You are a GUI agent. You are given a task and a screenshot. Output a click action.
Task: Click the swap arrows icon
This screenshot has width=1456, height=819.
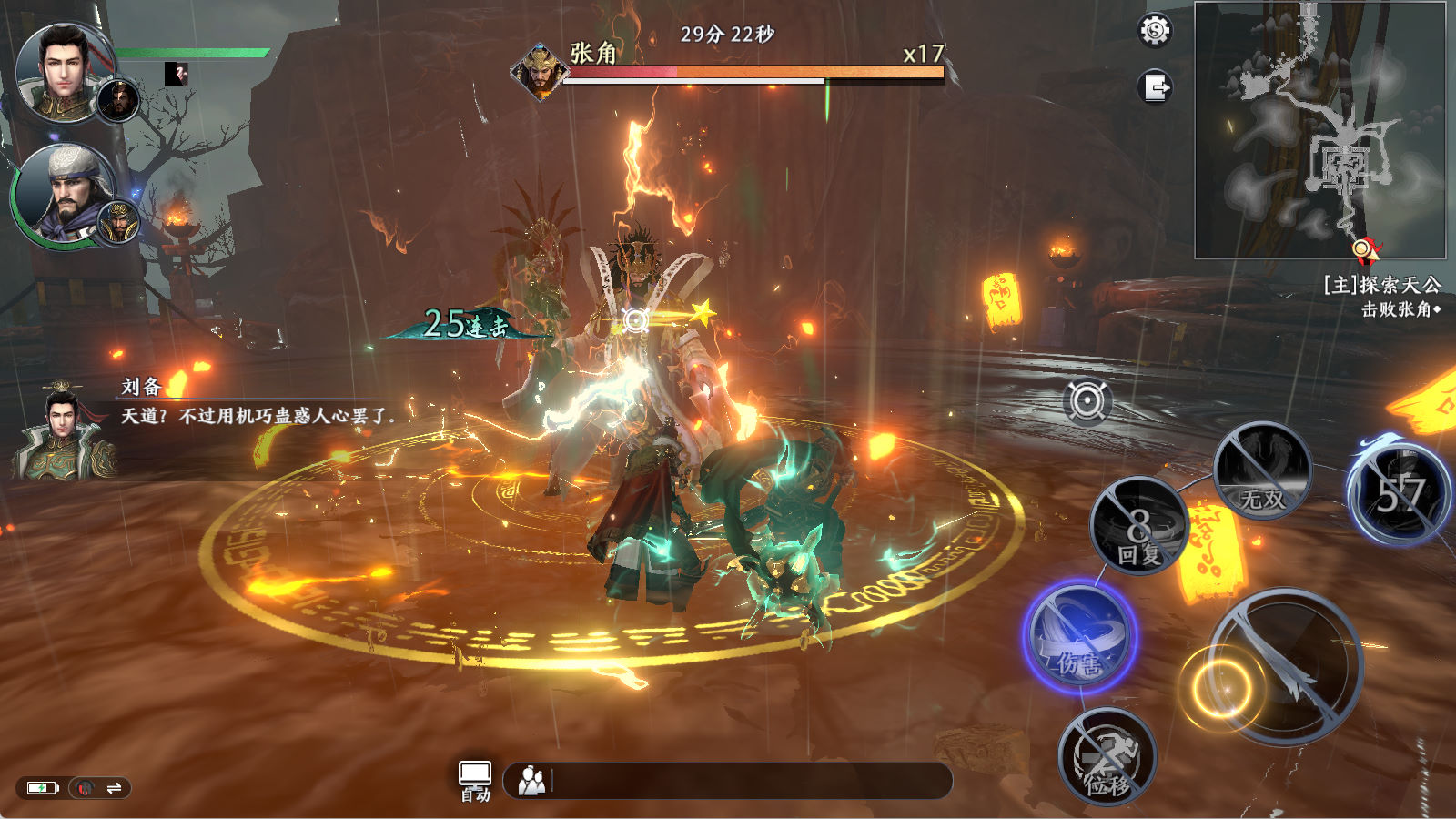tap(115, 788)
